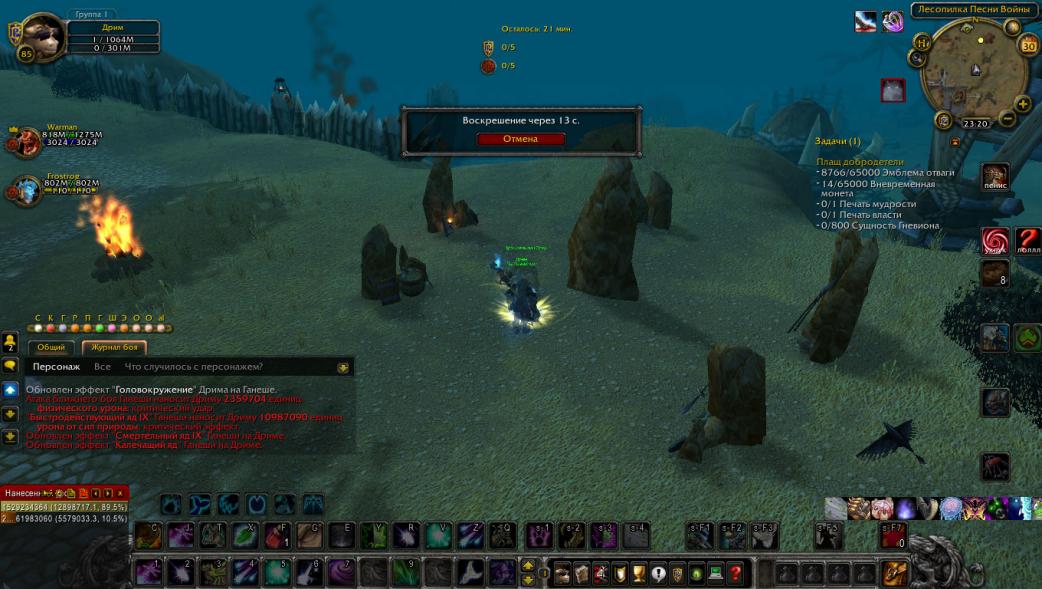Screen dimensions: 1042x589
Task: Click the speech bubble chat menu button
Action: 10,366
